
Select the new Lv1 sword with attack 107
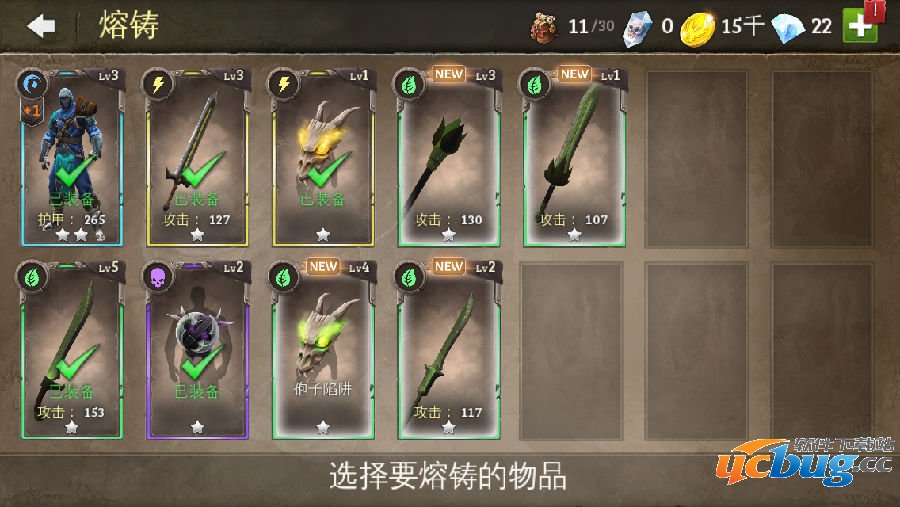[574, 158]
